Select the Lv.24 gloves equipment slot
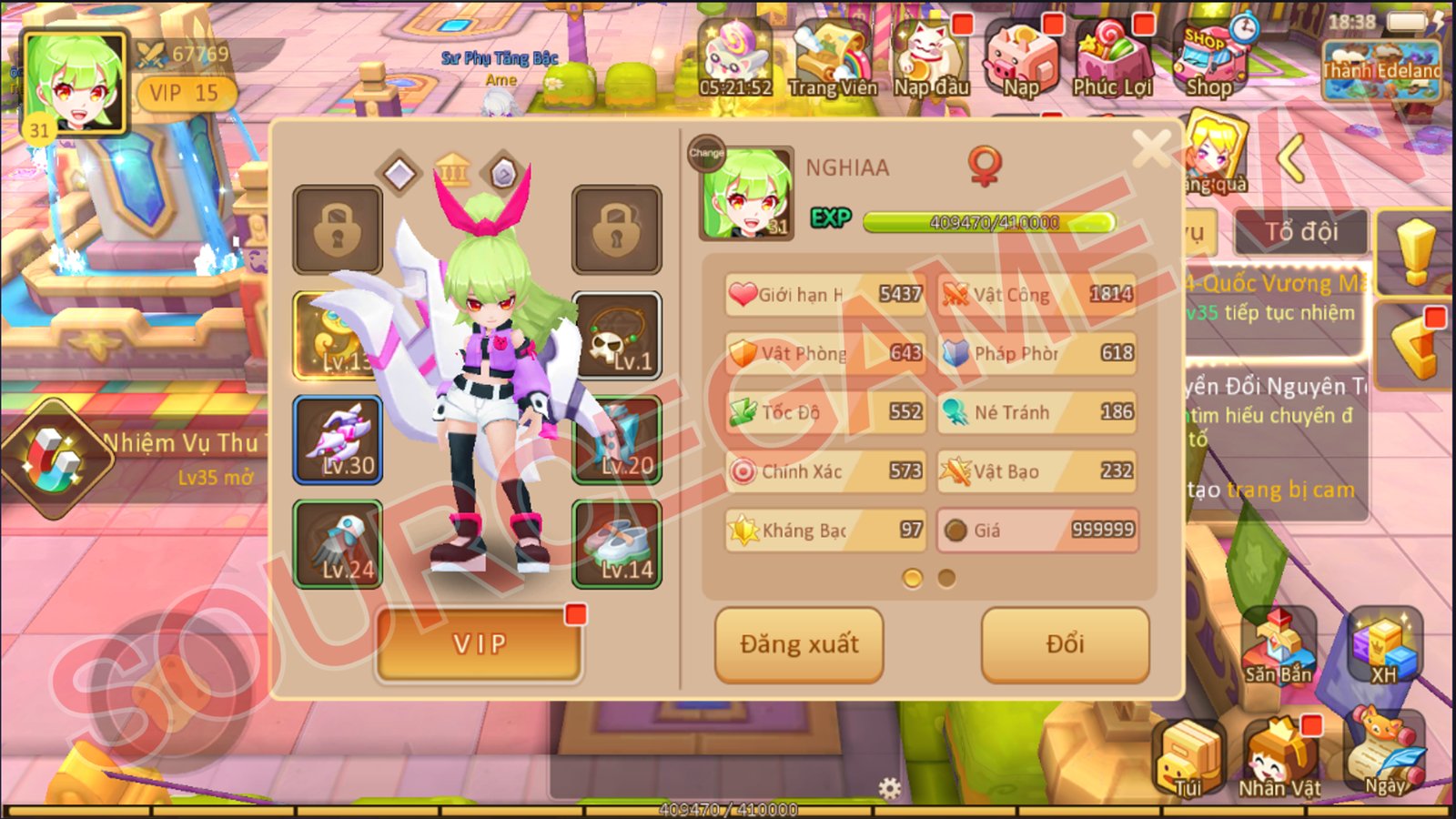Viewport: 1456px width, 819px height. [338, 544]
